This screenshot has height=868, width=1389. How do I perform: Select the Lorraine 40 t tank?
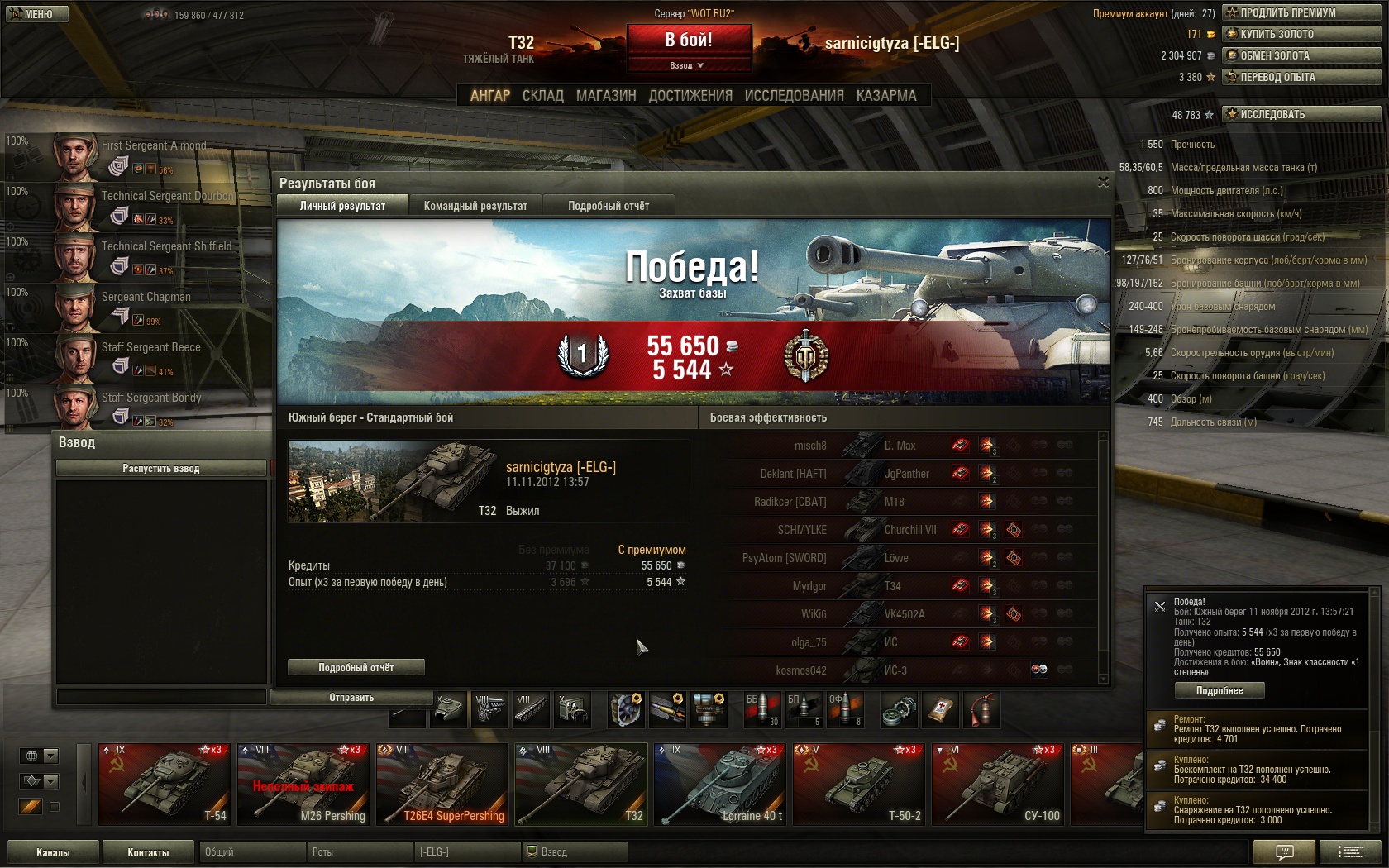pyautogui.click(x=718, y=785)
